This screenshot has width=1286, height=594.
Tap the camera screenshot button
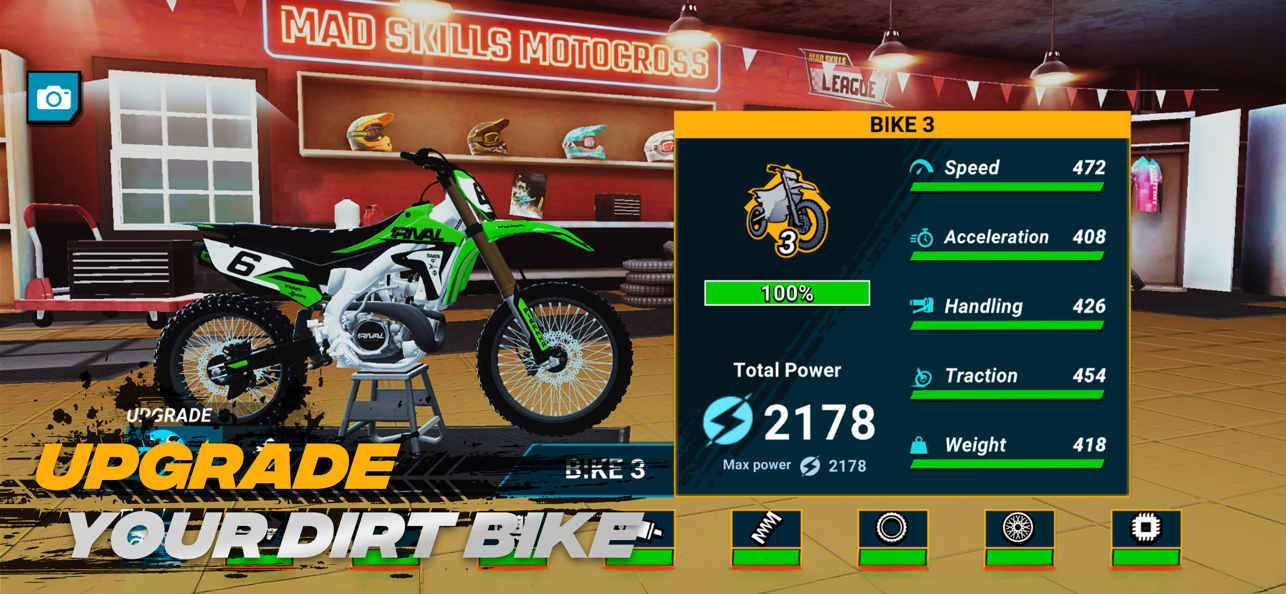(x=54, y=97)
